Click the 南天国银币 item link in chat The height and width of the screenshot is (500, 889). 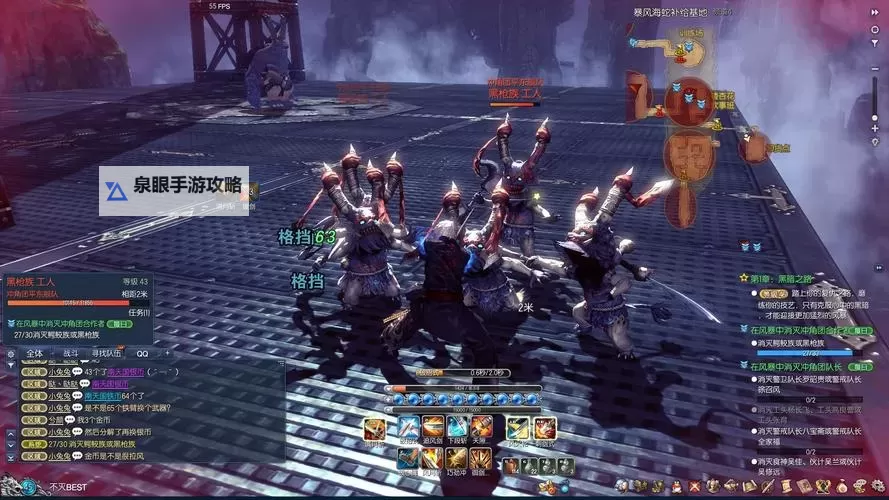(106, 383)
